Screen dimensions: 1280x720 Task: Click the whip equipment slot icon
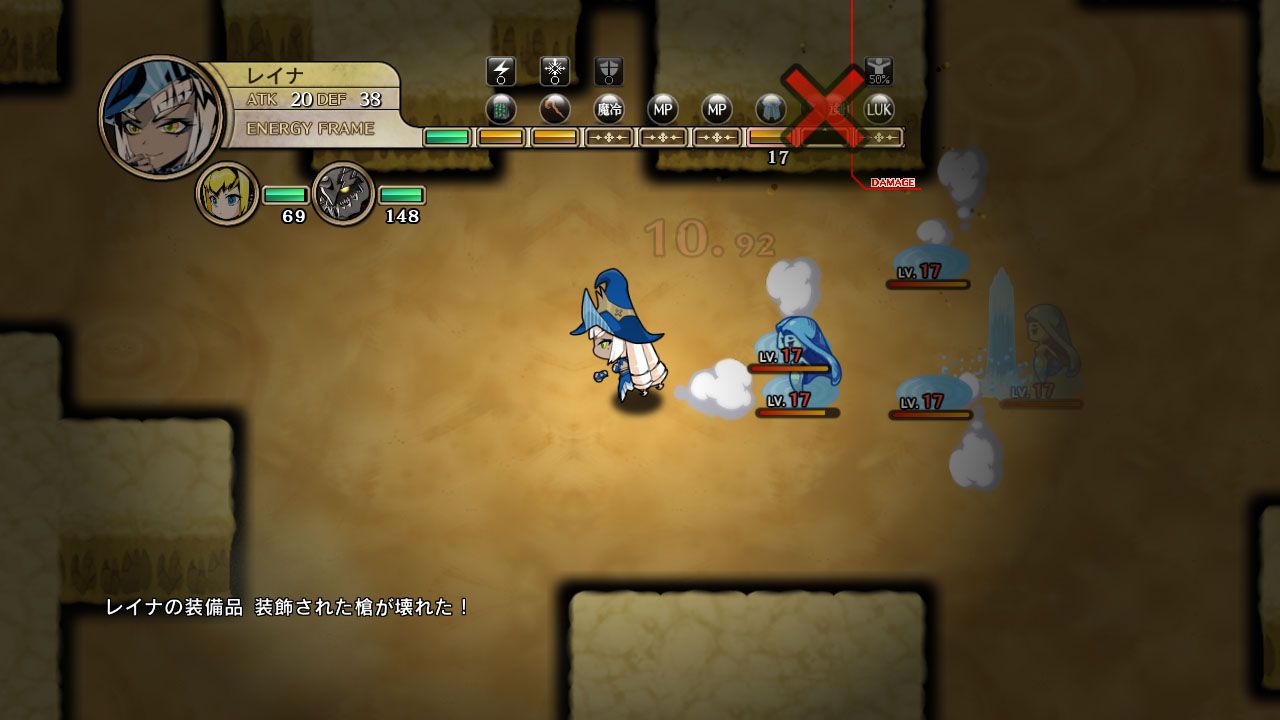(555, 110)
